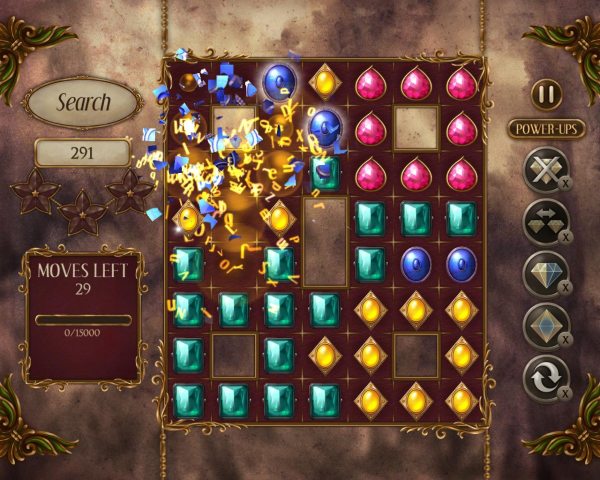Screen dimensions: 600x480
Task: Activate the white diamond power-up
Action: point(545,274)
